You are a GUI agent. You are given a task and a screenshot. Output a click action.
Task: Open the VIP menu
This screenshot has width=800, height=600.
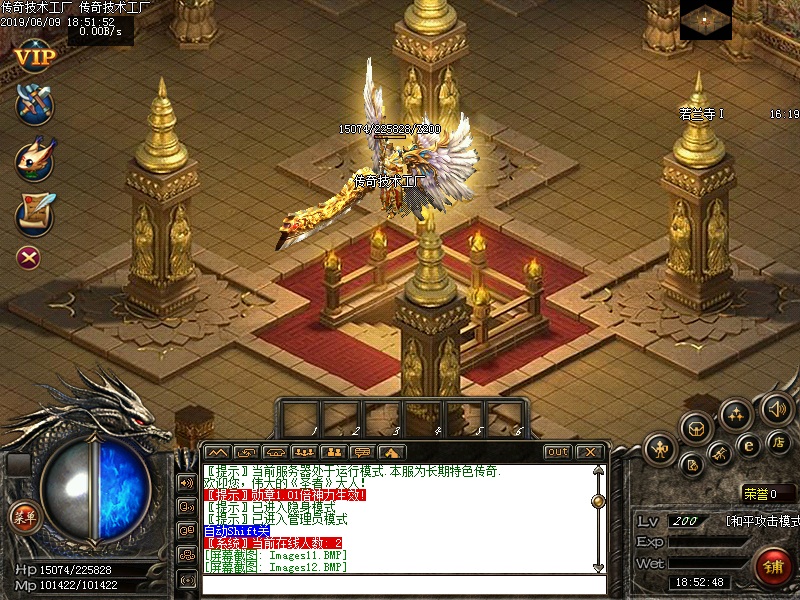34,55
